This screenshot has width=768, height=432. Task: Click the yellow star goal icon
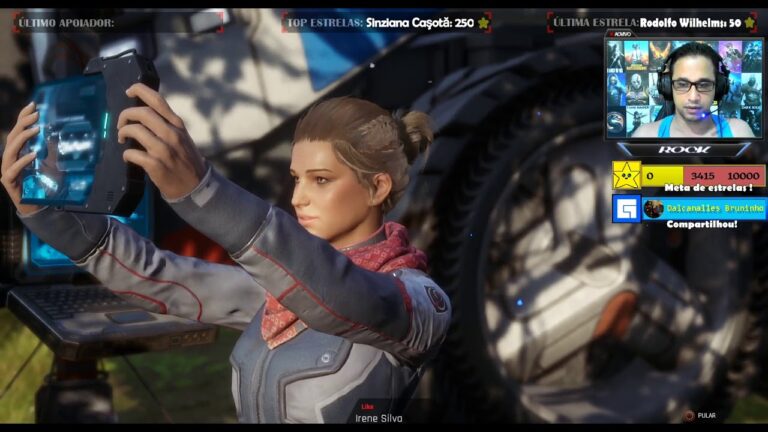pyautogui.click(x=626, y=176)
